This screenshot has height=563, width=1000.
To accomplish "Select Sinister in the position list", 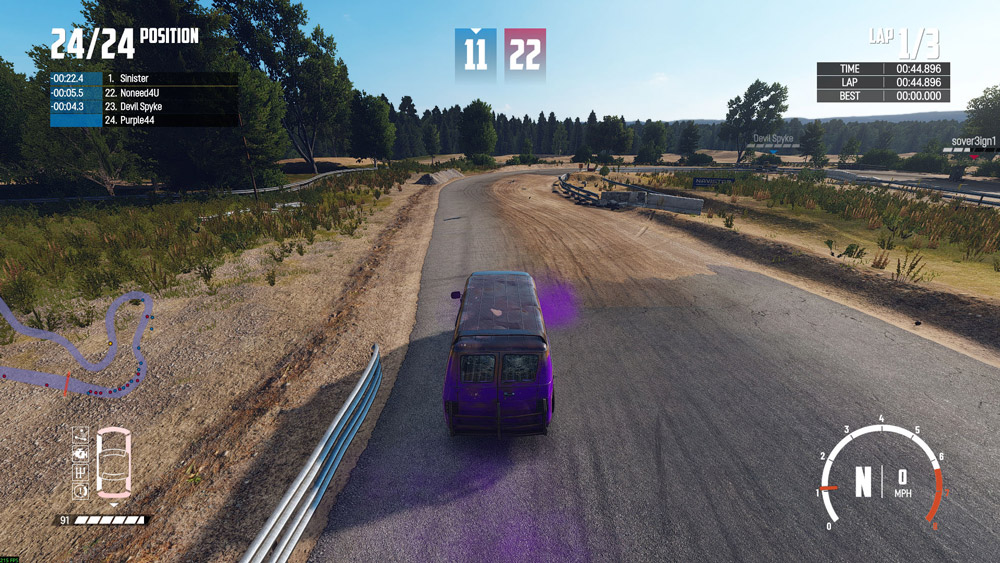I will (143, 78).
